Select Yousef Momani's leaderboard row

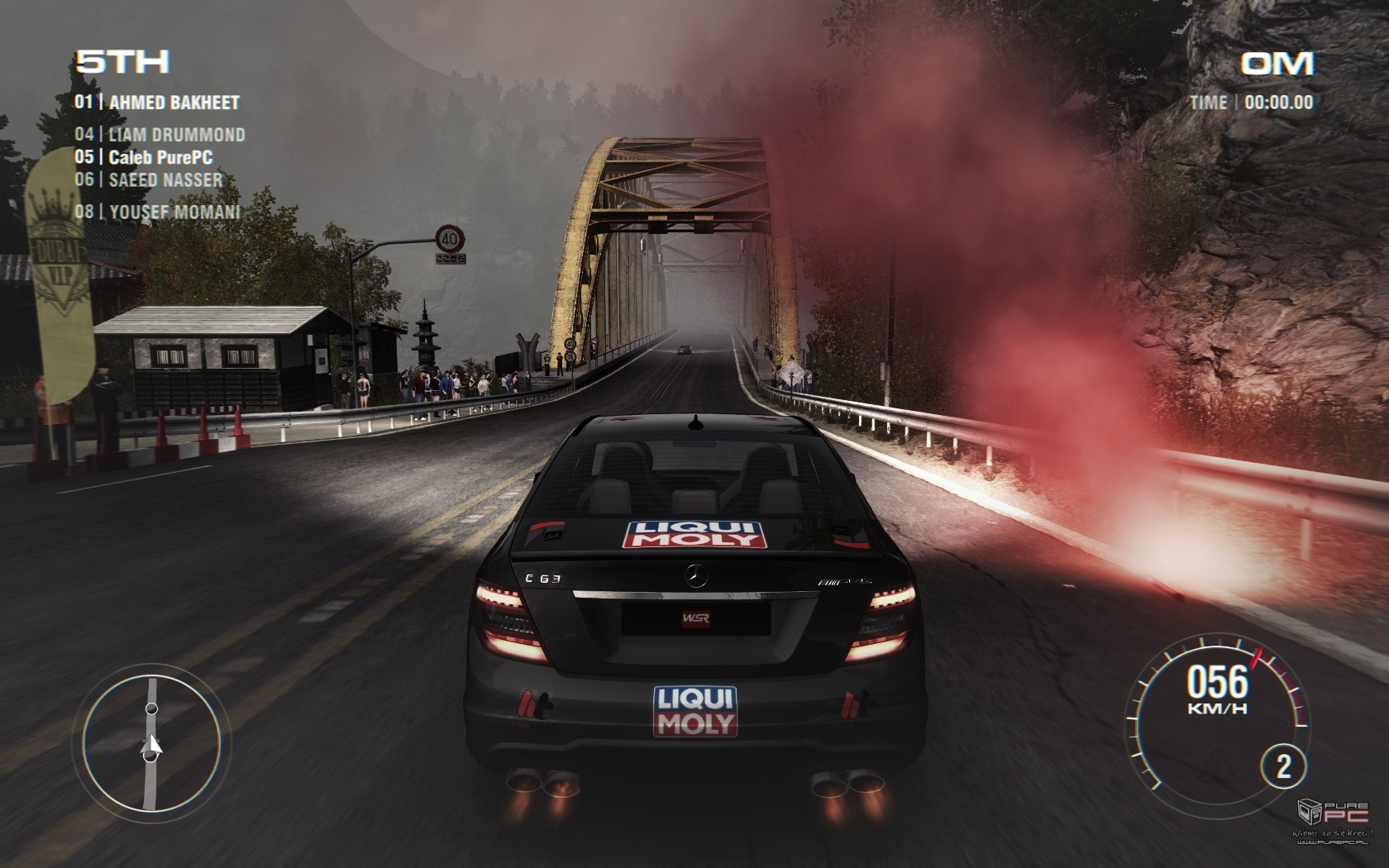coord(158,212)
